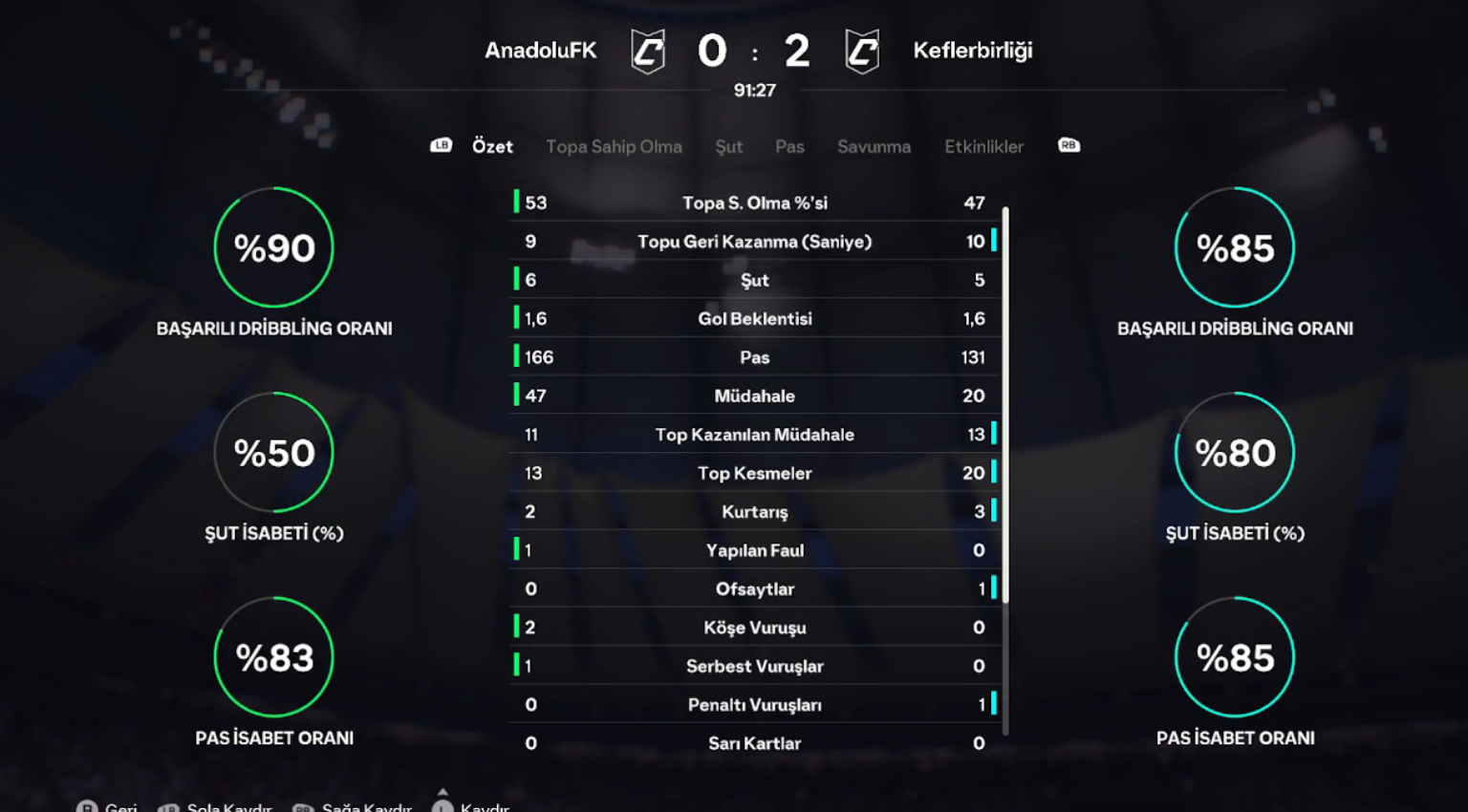Show the Pas statistics tab

click(789, 146)
